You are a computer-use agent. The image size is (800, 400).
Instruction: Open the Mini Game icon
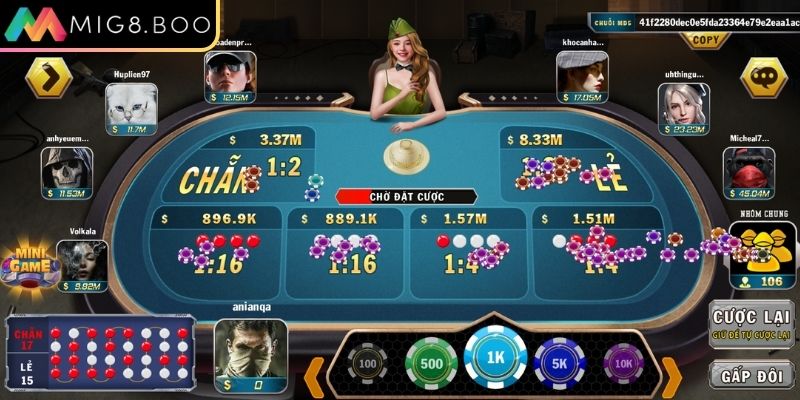point(27,268)
